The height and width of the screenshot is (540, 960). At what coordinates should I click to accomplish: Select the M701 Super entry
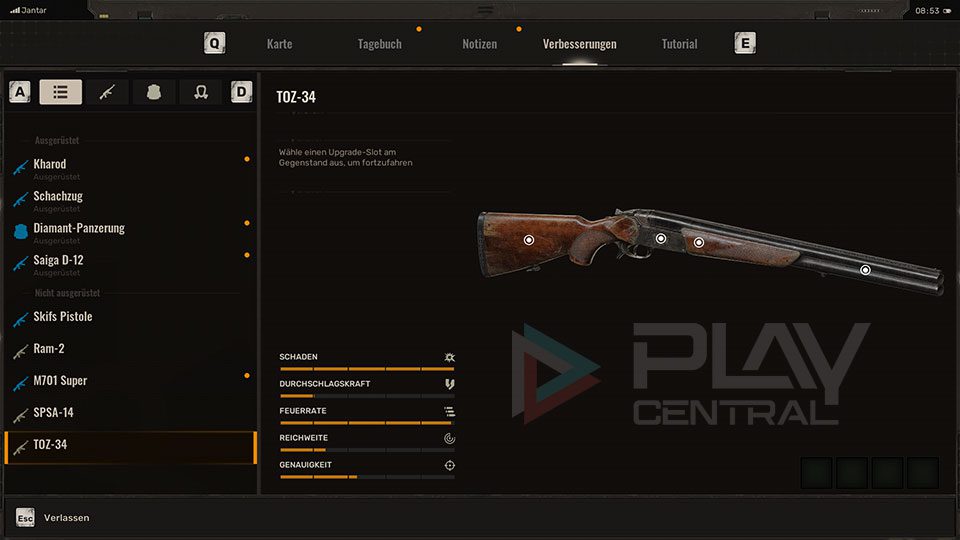coord(60,381)
